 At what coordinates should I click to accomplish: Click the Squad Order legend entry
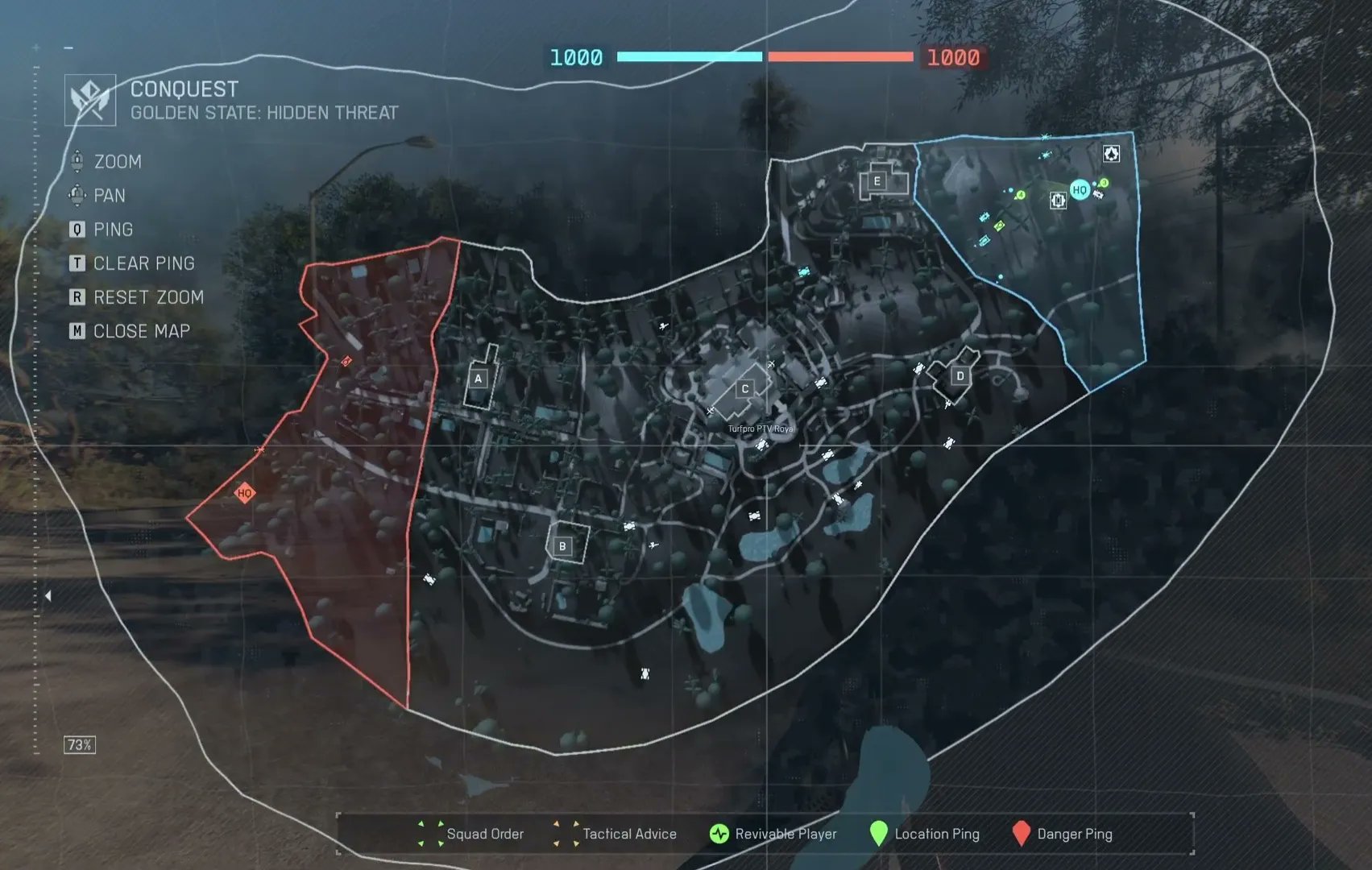(x=471, y=834)
